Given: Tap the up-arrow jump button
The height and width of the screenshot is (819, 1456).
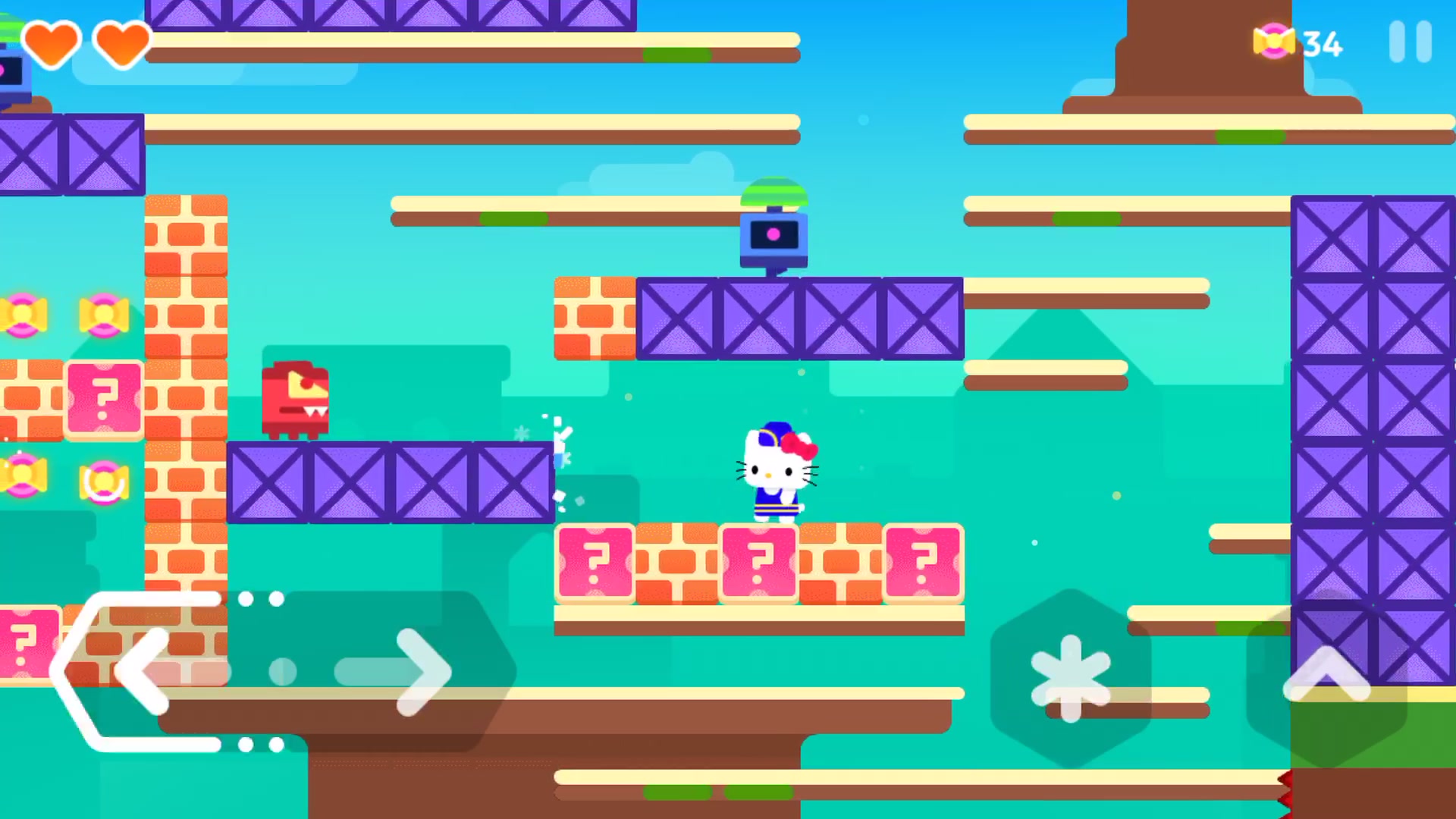Looking at the screenshot, I should click(x=1326, y=675).
